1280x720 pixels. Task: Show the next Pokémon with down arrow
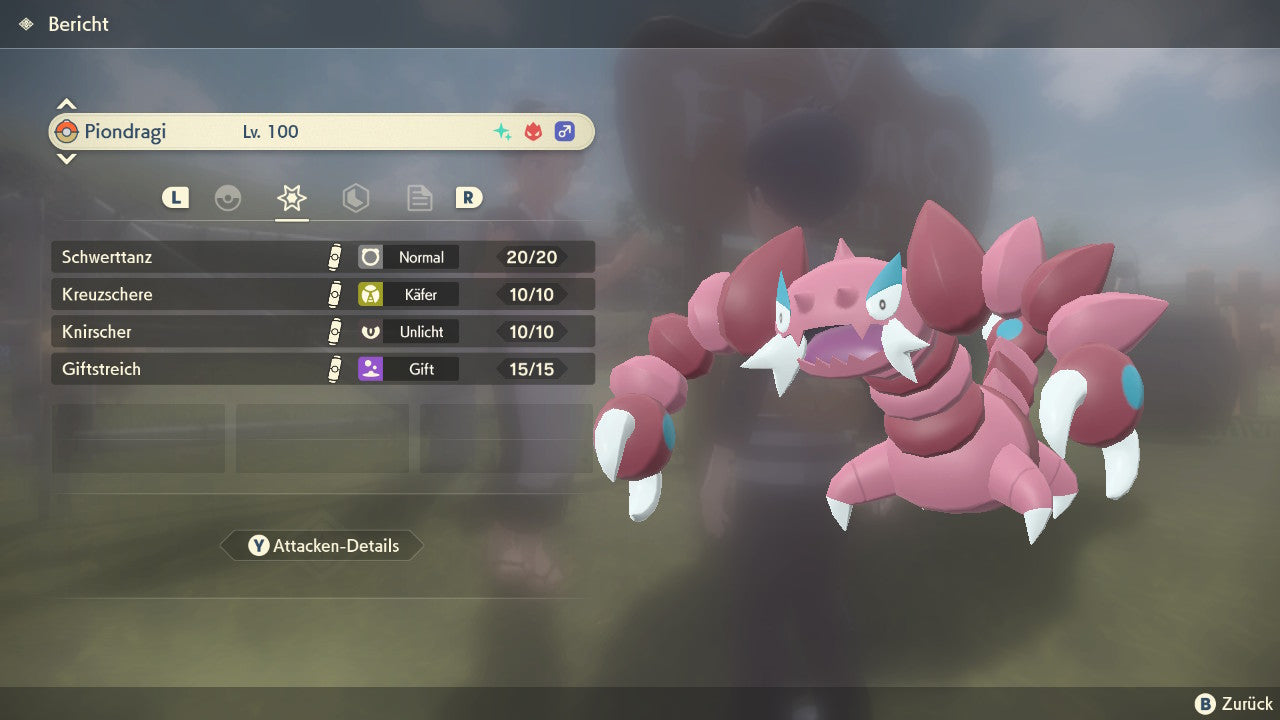coord(66,158)
